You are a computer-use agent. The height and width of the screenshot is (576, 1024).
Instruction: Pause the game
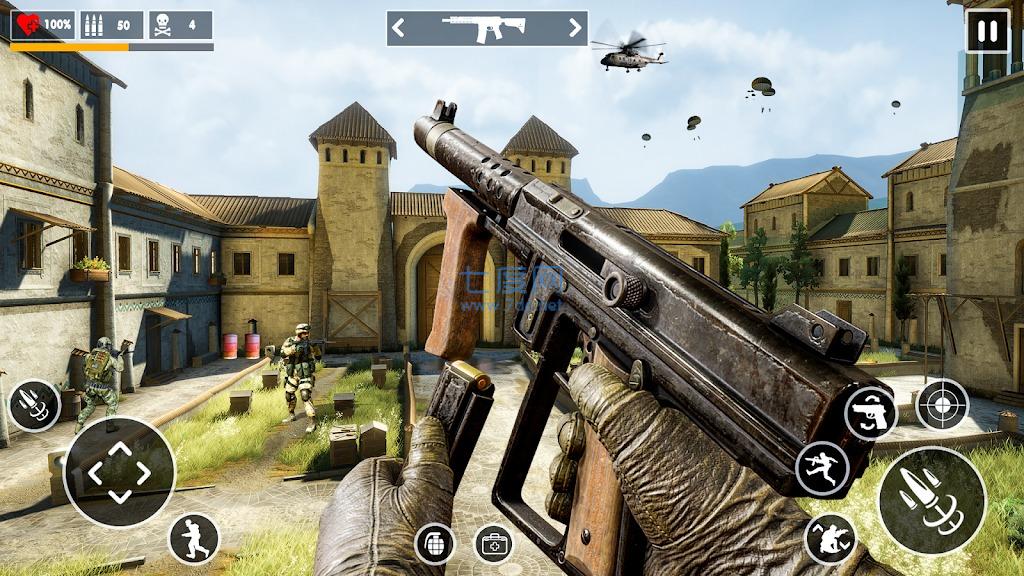point(987,31)
